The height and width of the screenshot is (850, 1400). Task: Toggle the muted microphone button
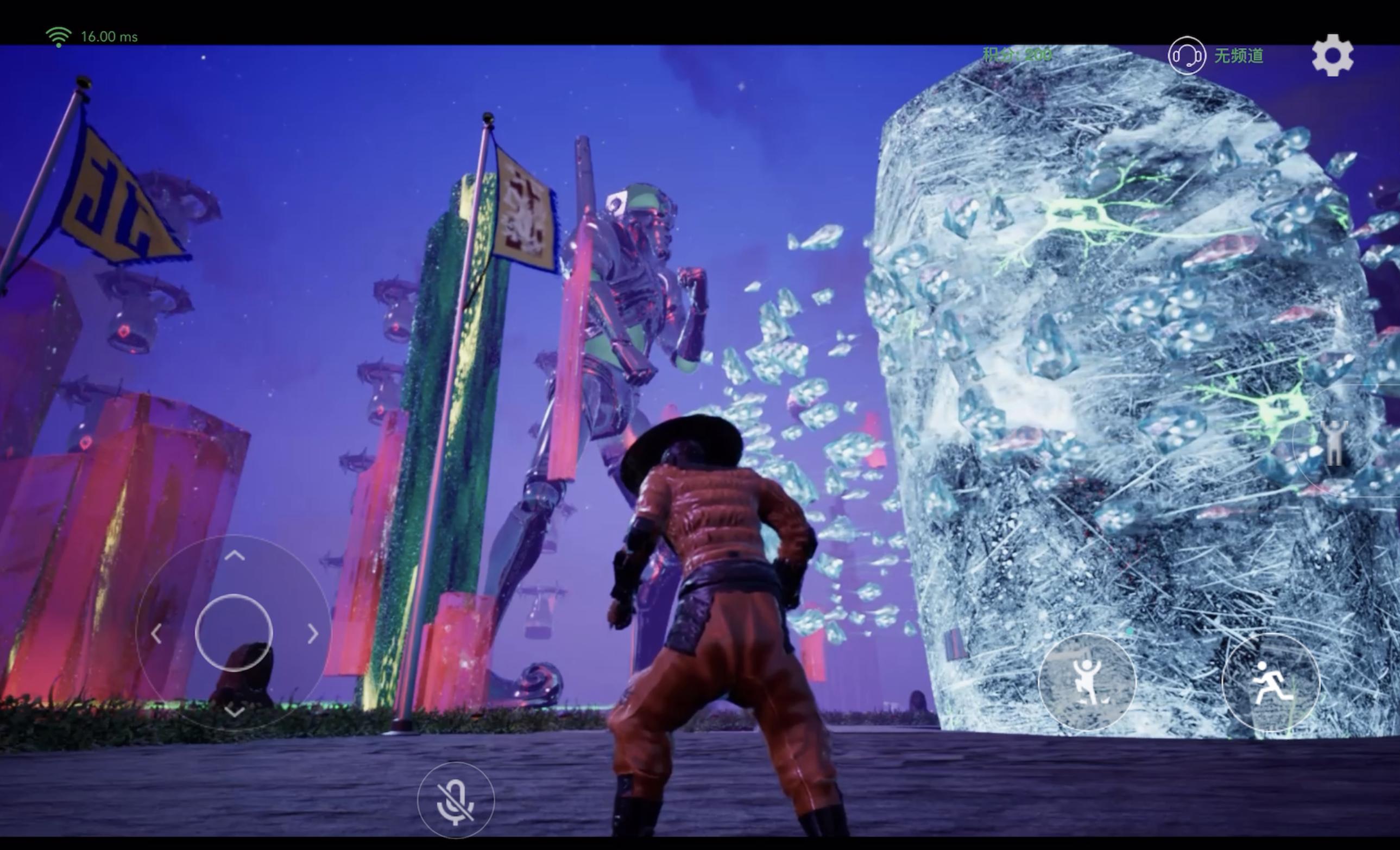point(456,801)
